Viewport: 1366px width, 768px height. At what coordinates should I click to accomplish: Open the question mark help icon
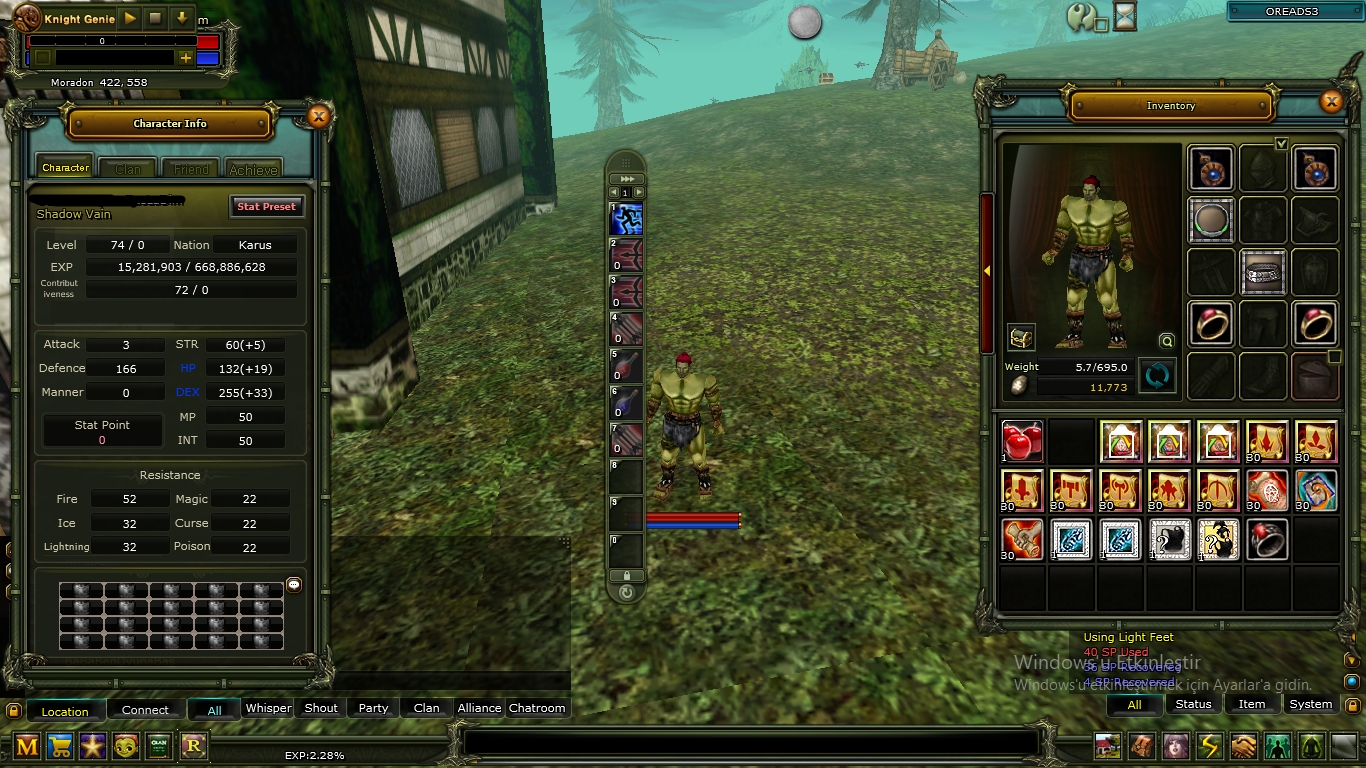click(x=1081, y=16)
